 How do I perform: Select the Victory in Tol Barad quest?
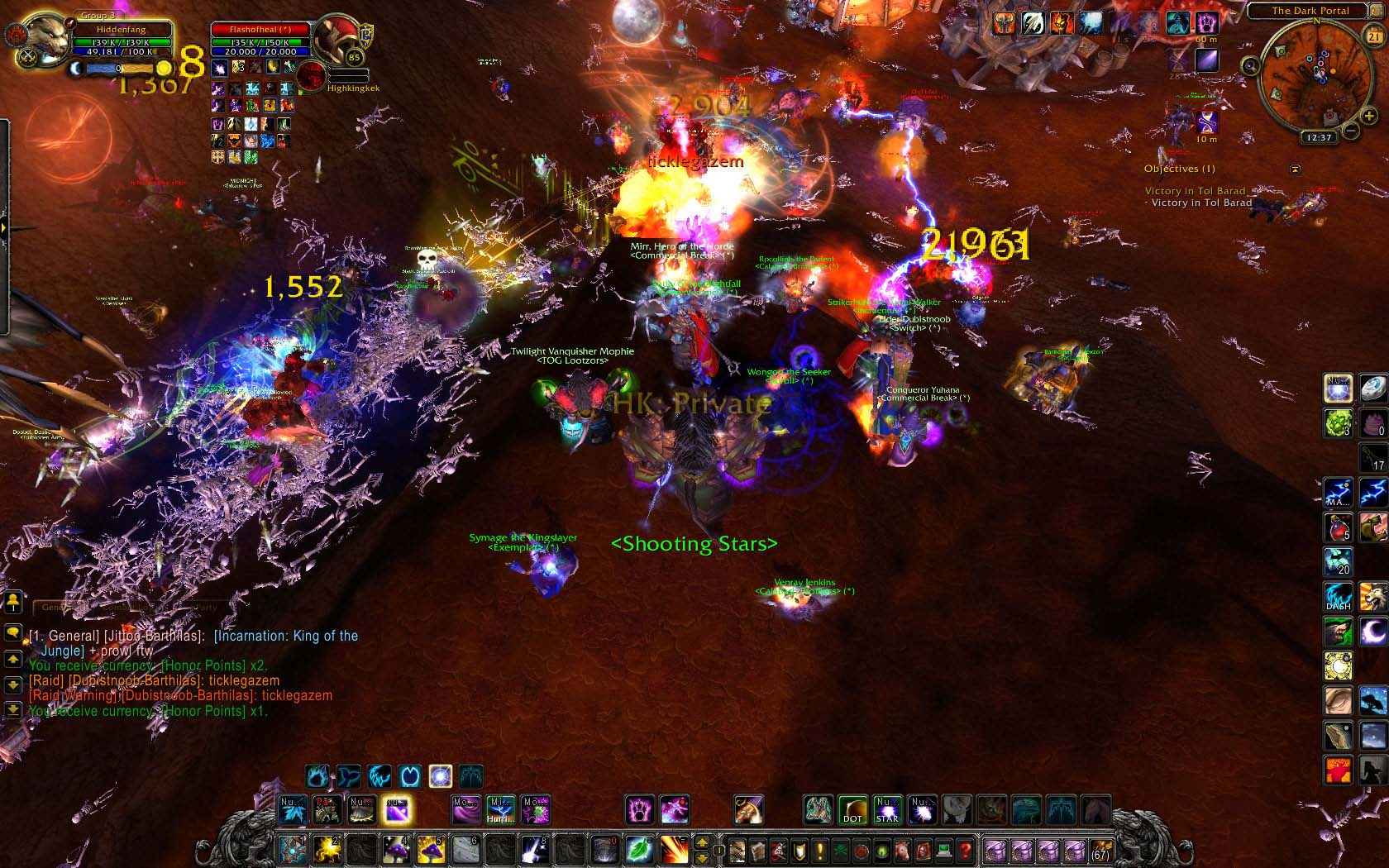pos(1196,191)
